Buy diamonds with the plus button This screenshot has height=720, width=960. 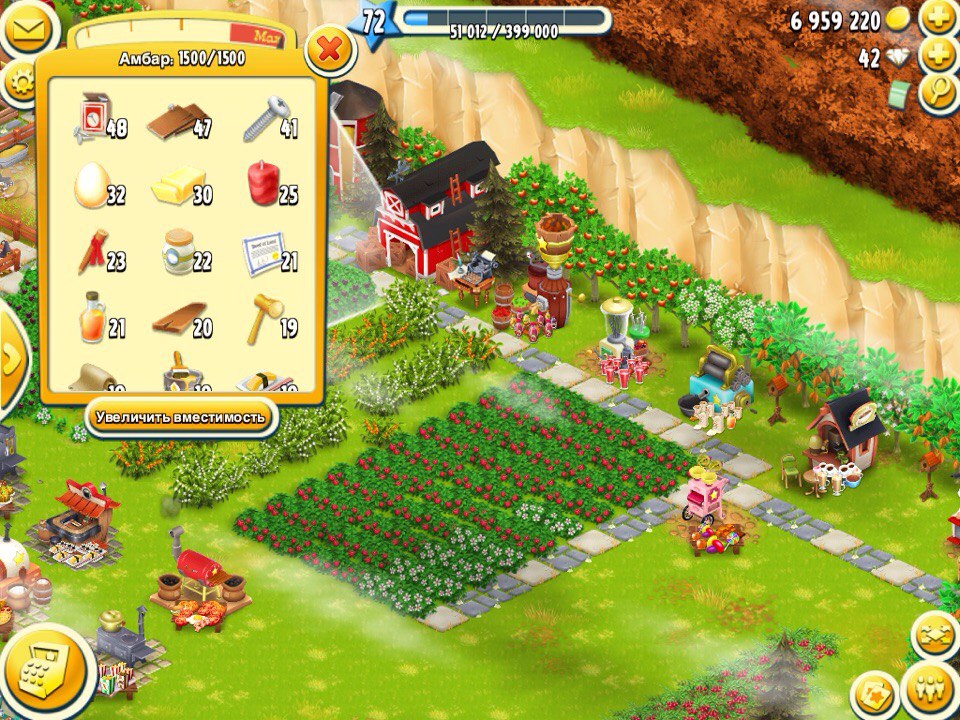(x=938, y=57)
